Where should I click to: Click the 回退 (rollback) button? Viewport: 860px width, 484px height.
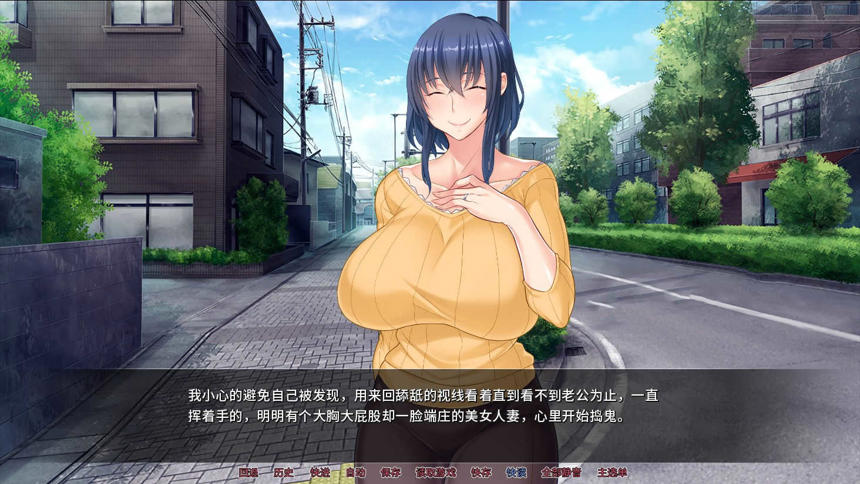click(x=249, y=472)
